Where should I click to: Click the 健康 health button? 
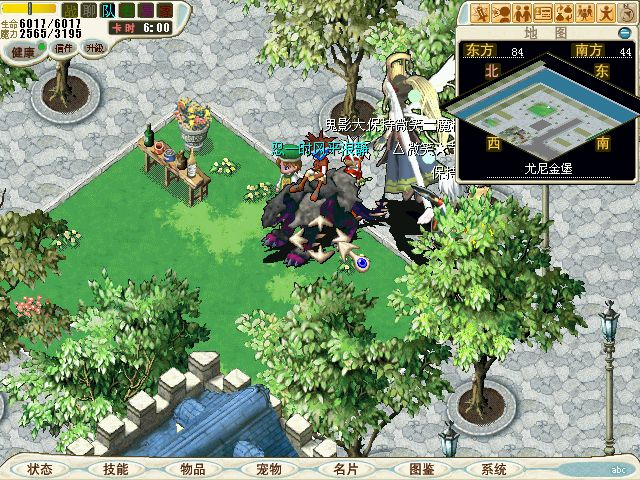pyautogui.click(x=24, y=49)
